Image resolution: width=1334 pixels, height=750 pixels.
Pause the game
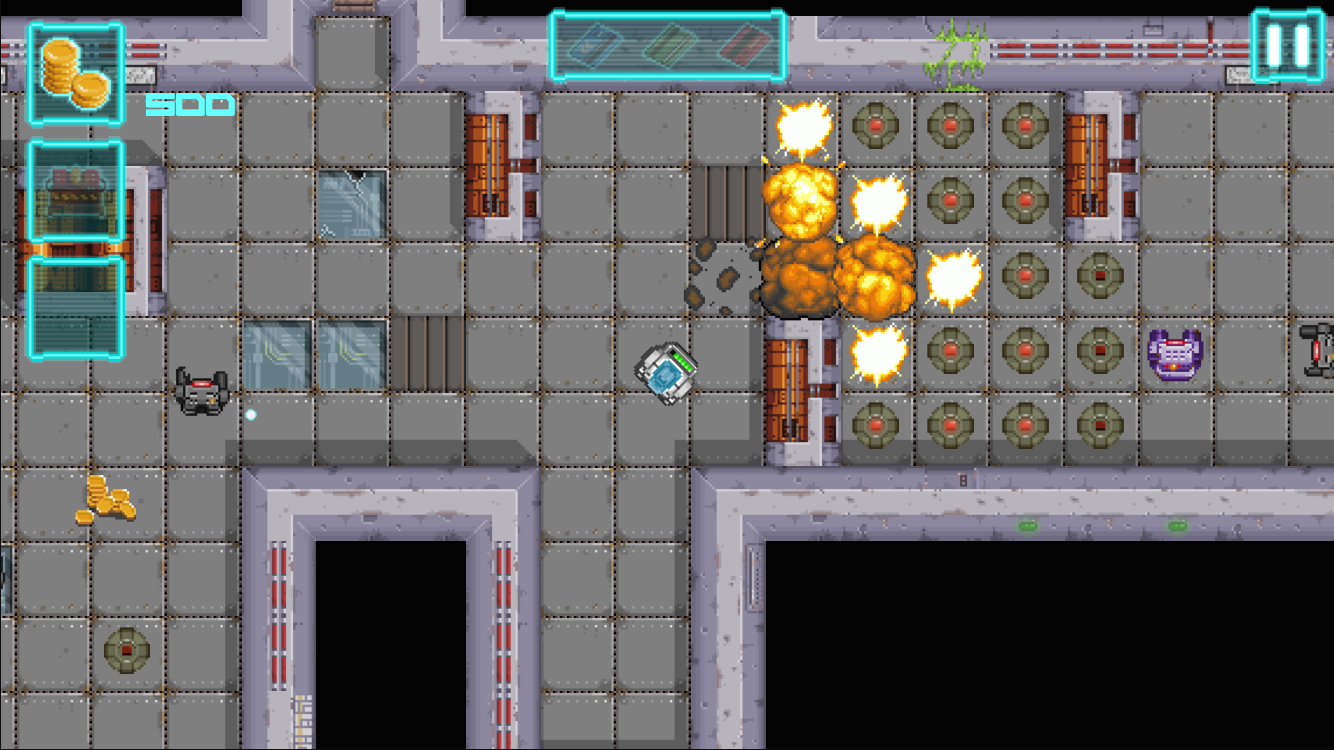tap(1288, 45)
